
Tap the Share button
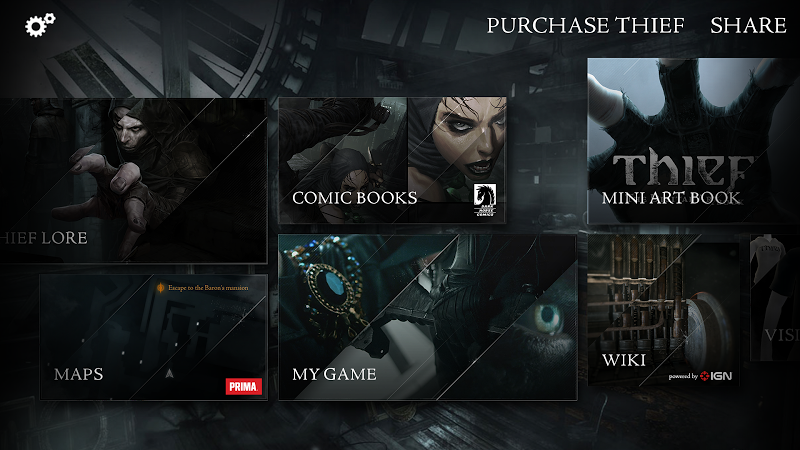(748, 26)
